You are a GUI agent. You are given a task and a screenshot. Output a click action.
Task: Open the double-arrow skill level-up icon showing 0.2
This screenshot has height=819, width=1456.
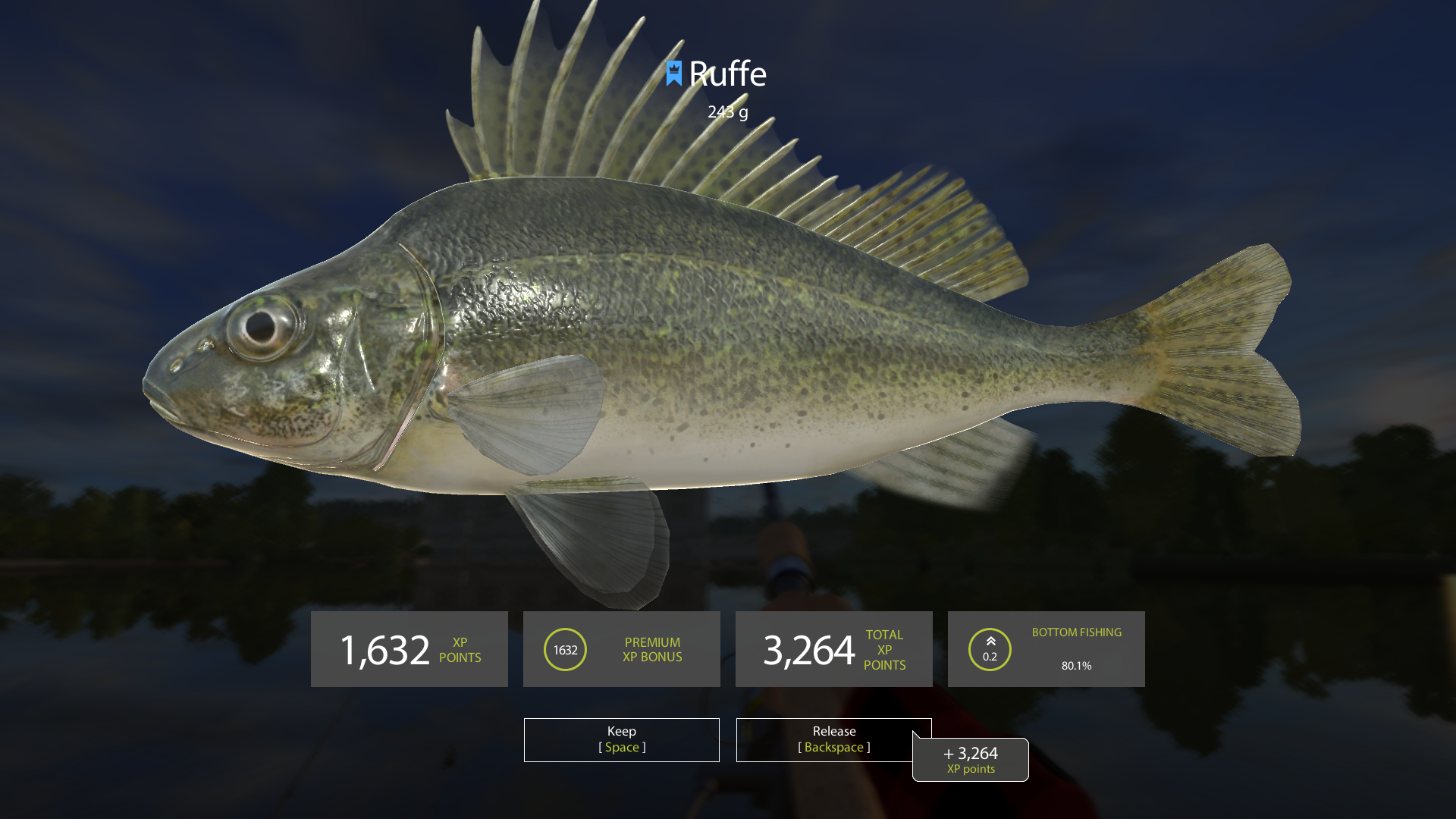click(990, 649)
